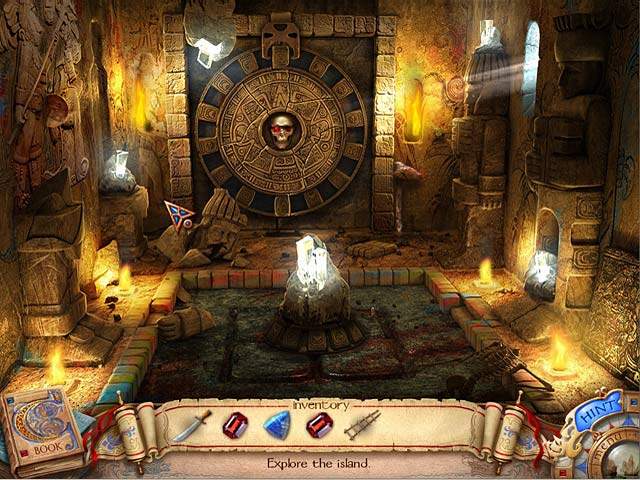Pick the blue triangular gem from inventory
640x480 pixels.
pyautogui.click(x=276, y=425)
